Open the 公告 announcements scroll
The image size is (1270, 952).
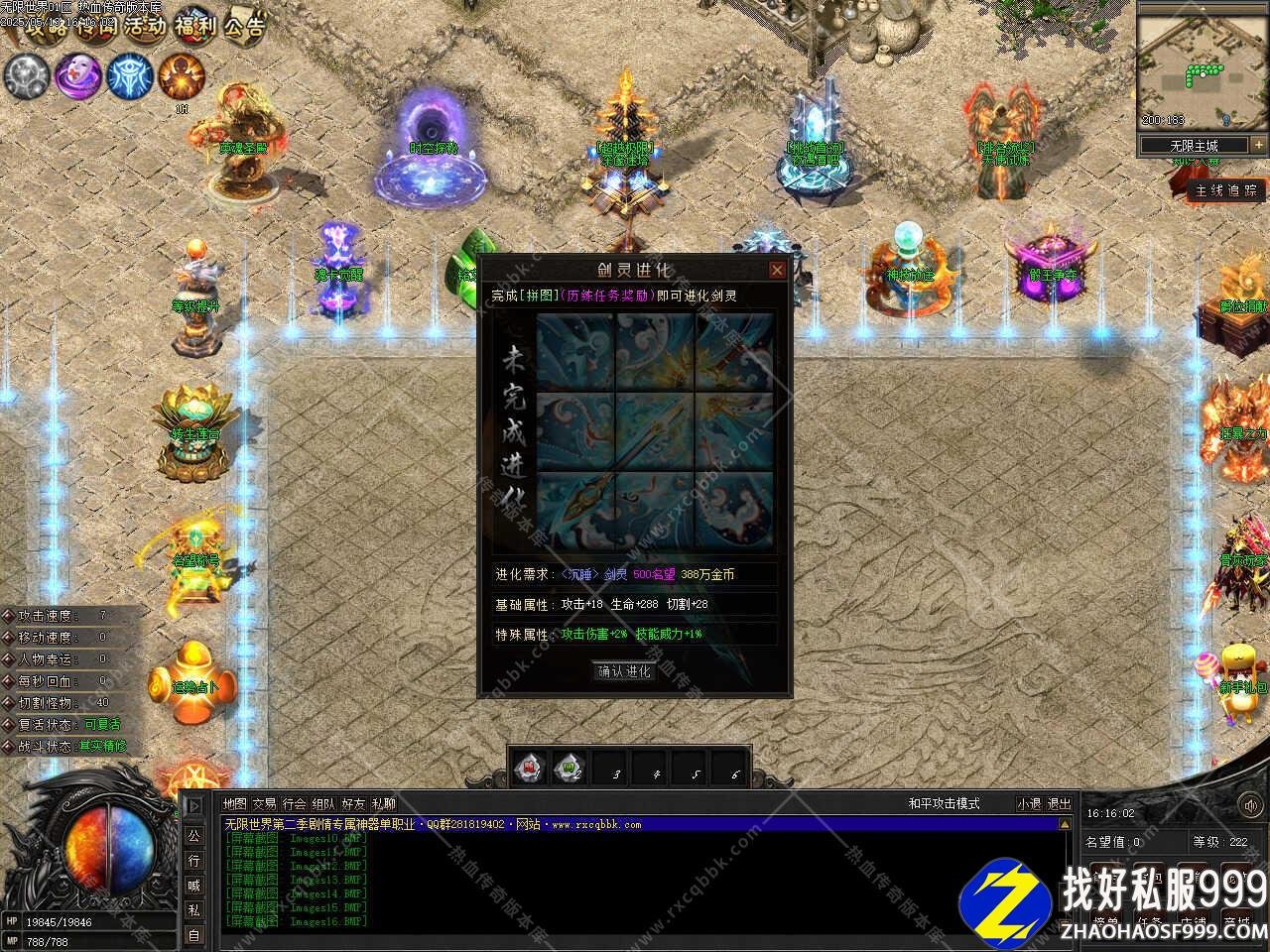point(243,27)
